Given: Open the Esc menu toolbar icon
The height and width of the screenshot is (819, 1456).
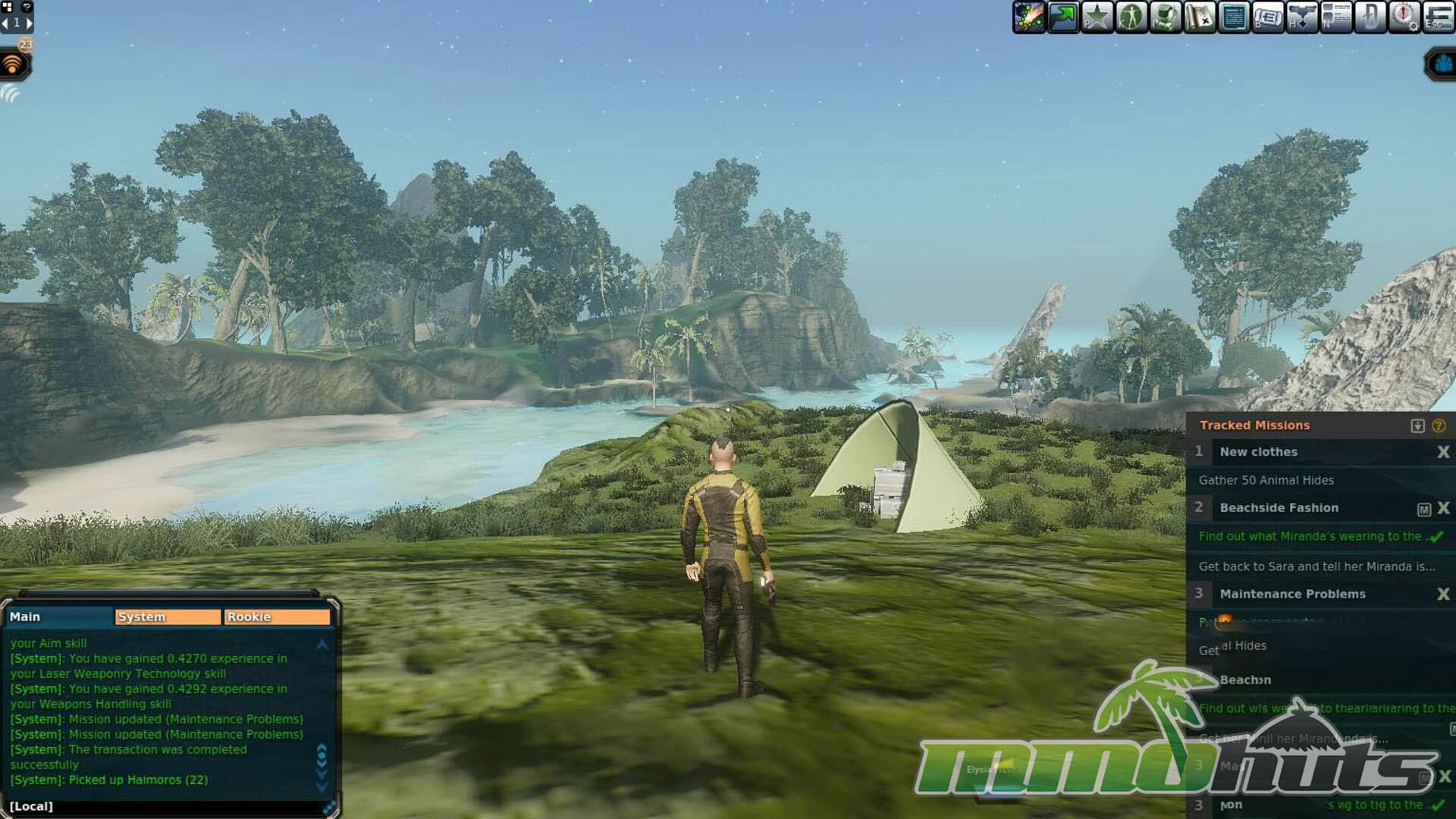Looking at the screenshot, I should pyautogui.click(x=1439, y=17).
